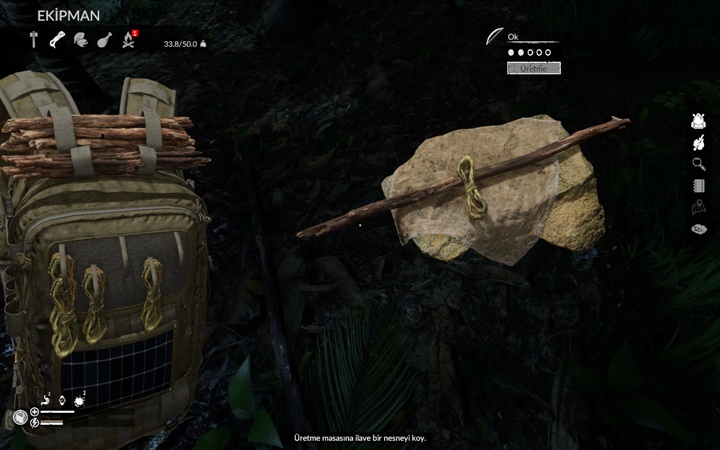Select the backpack icon in the side menu

pos(699,122)
